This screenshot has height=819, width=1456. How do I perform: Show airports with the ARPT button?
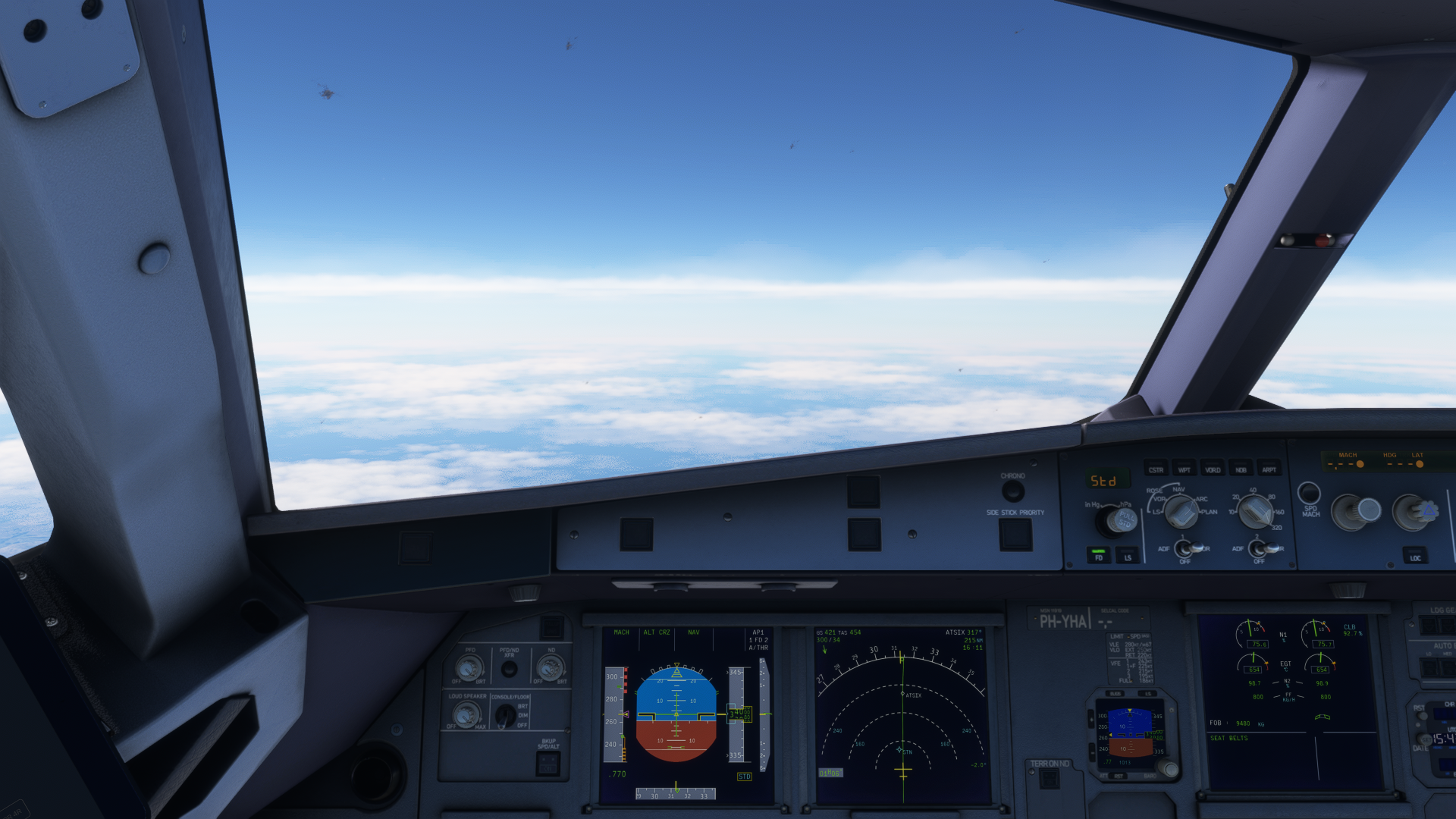(1269, 469)
